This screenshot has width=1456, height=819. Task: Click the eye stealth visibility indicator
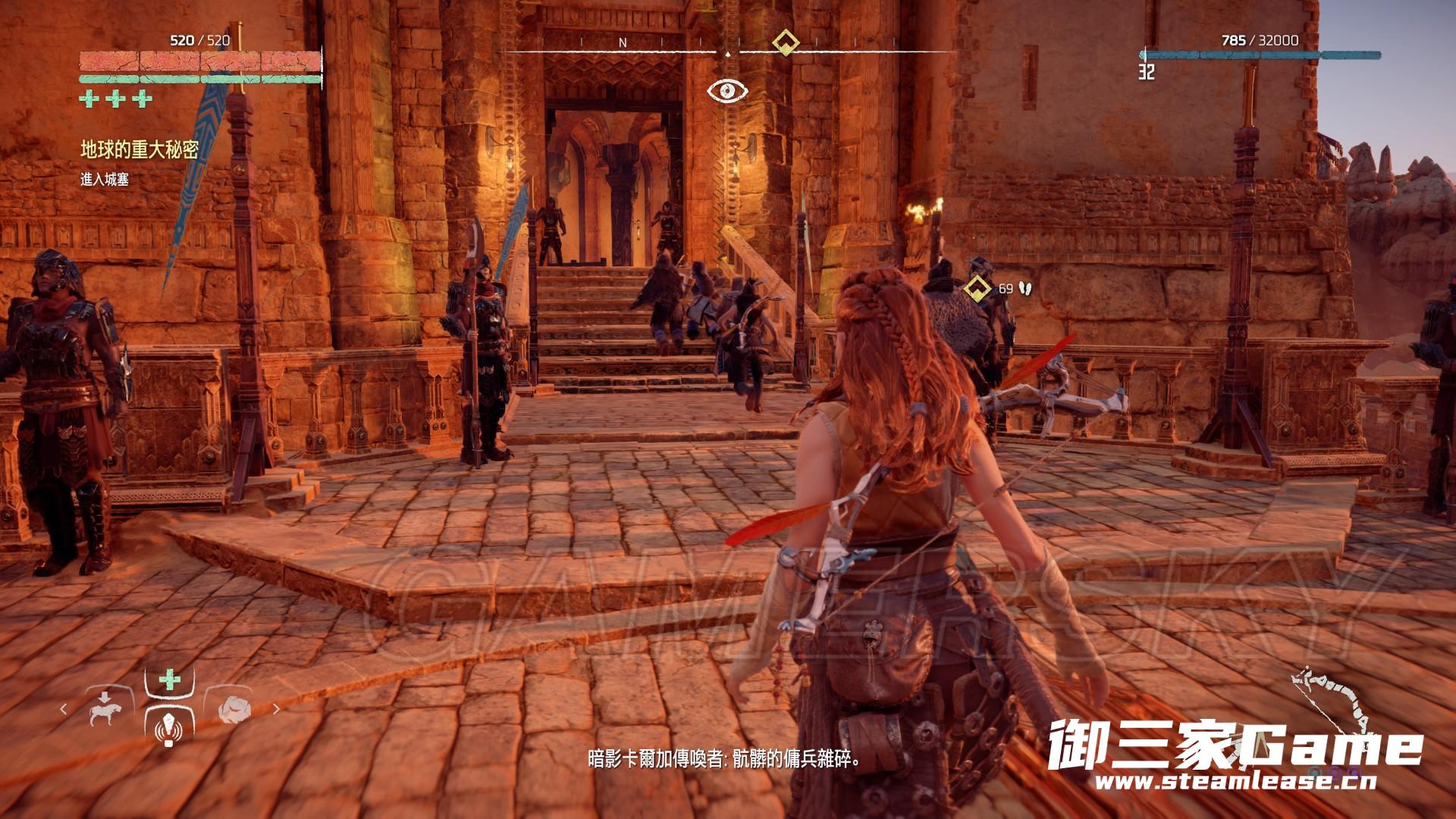point(727,92)
